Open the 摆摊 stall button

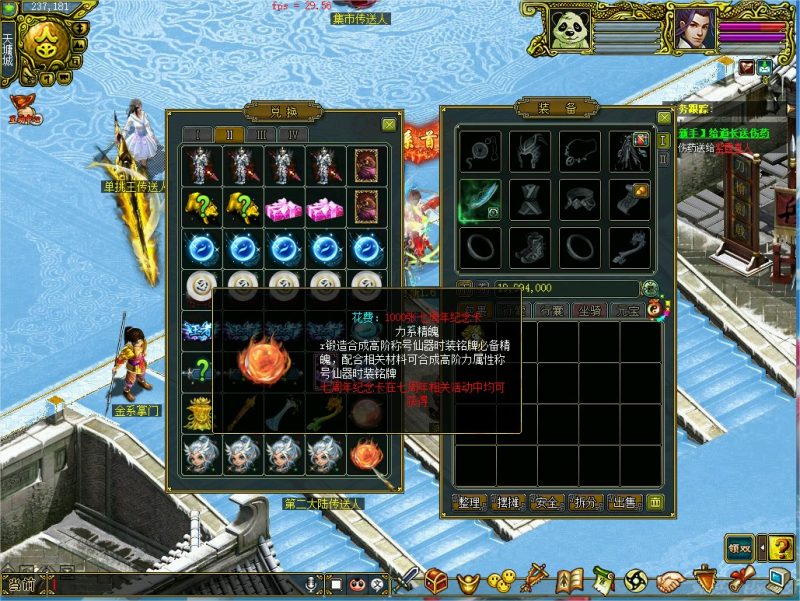[x=508, y=502]
